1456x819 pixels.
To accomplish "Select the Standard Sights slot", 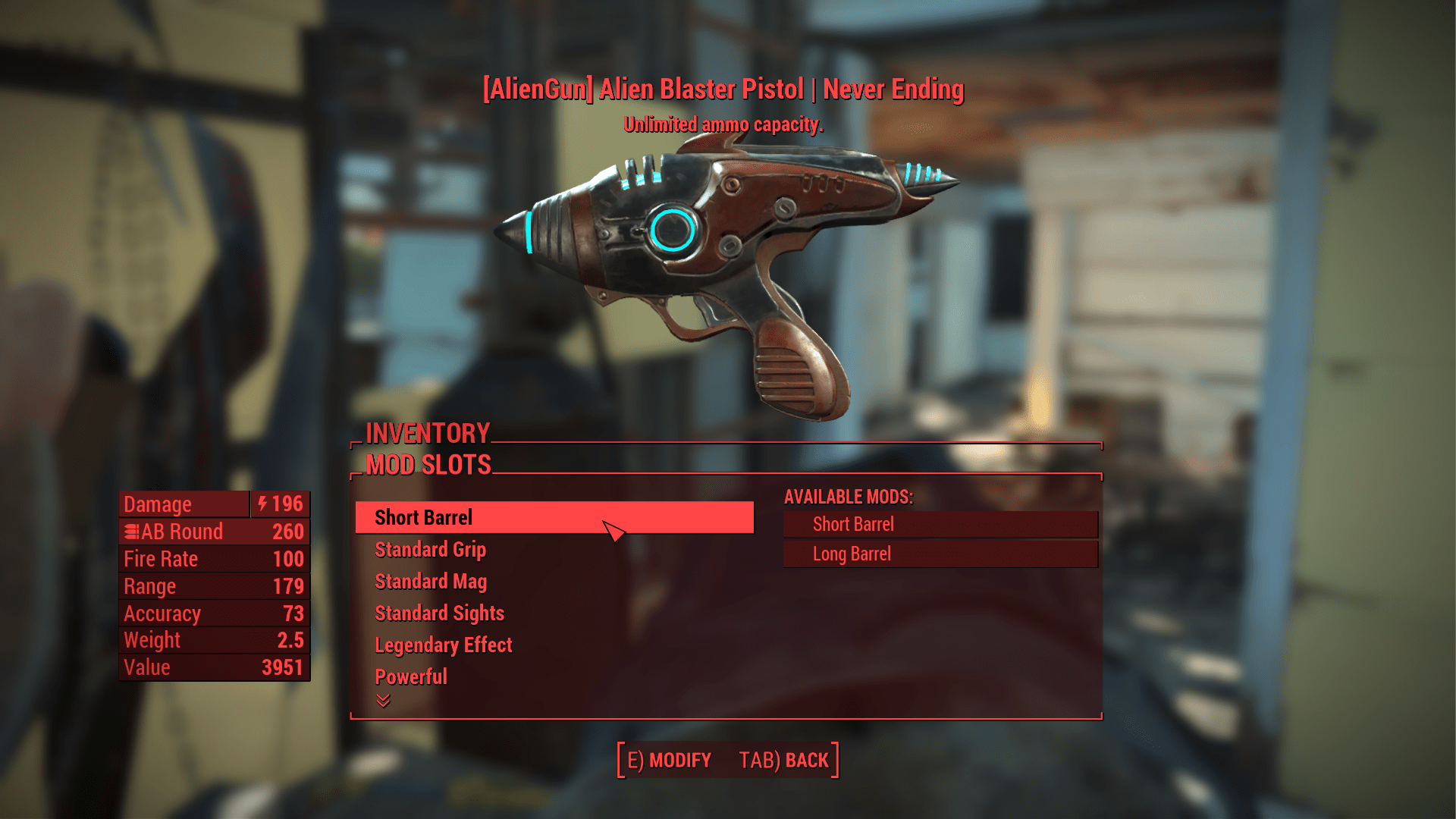I will coord(439,613).
